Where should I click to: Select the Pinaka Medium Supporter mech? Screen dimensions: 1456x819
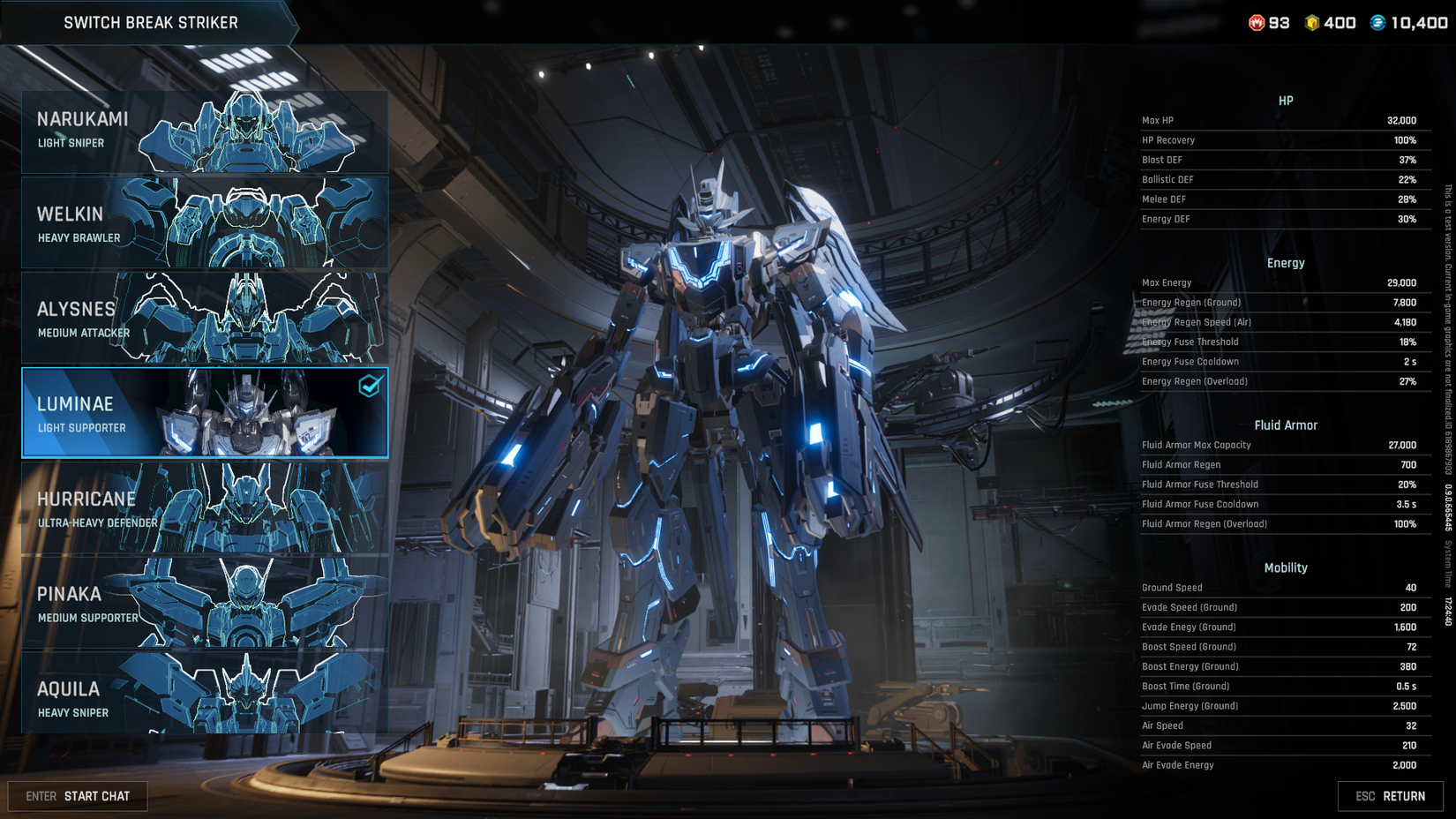203,603
